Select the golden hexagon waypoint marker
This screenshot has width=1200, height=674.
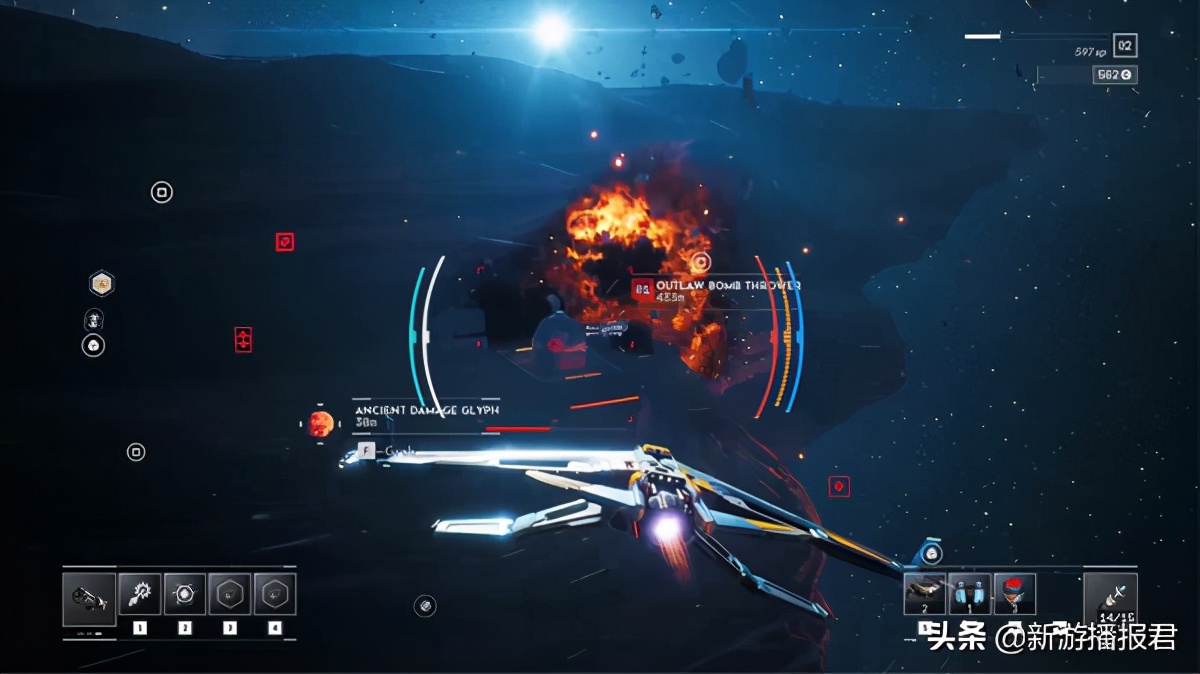[x=101, y=284]
